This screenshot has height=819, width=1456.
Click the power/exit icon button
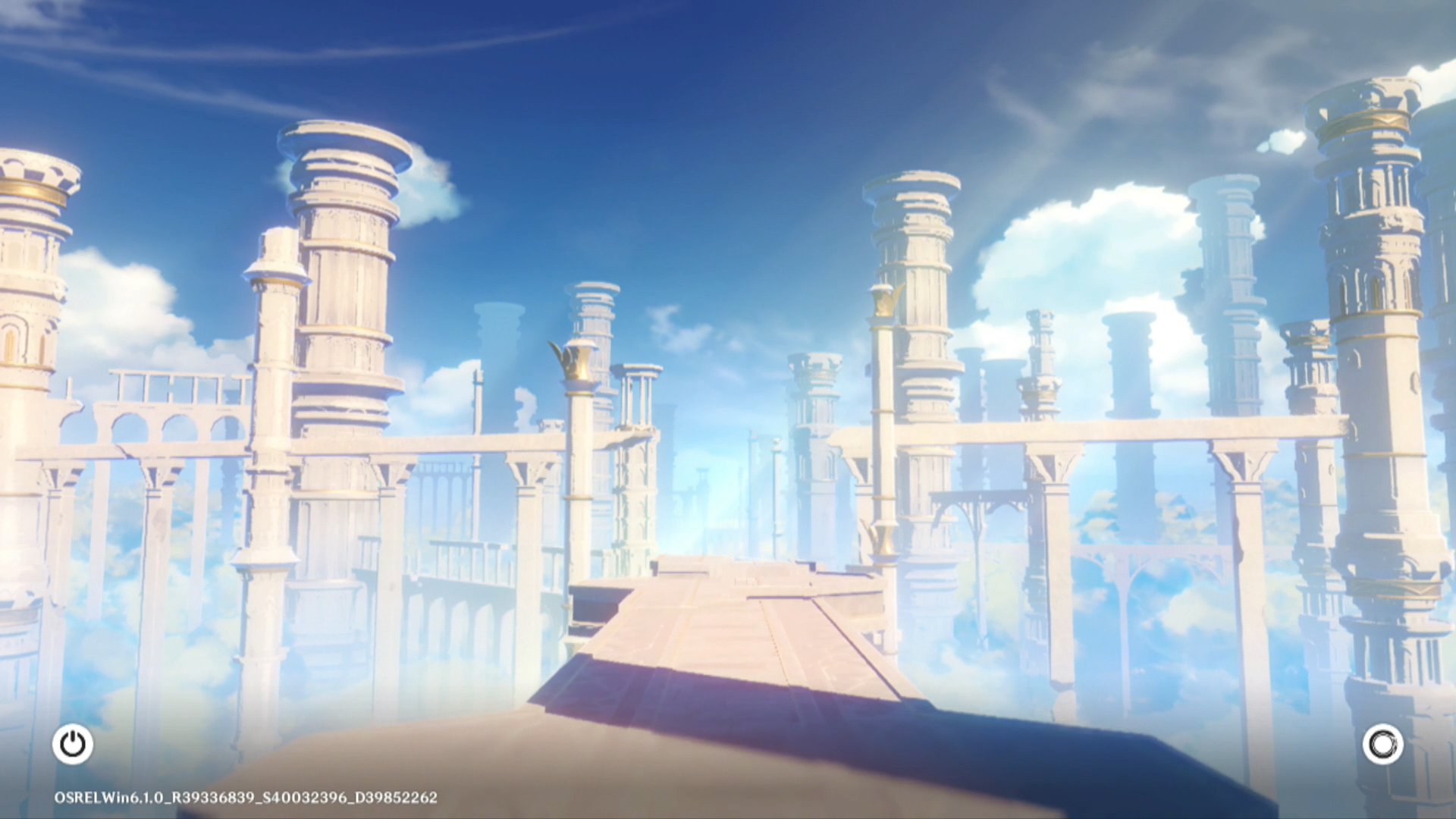[73, 744]
